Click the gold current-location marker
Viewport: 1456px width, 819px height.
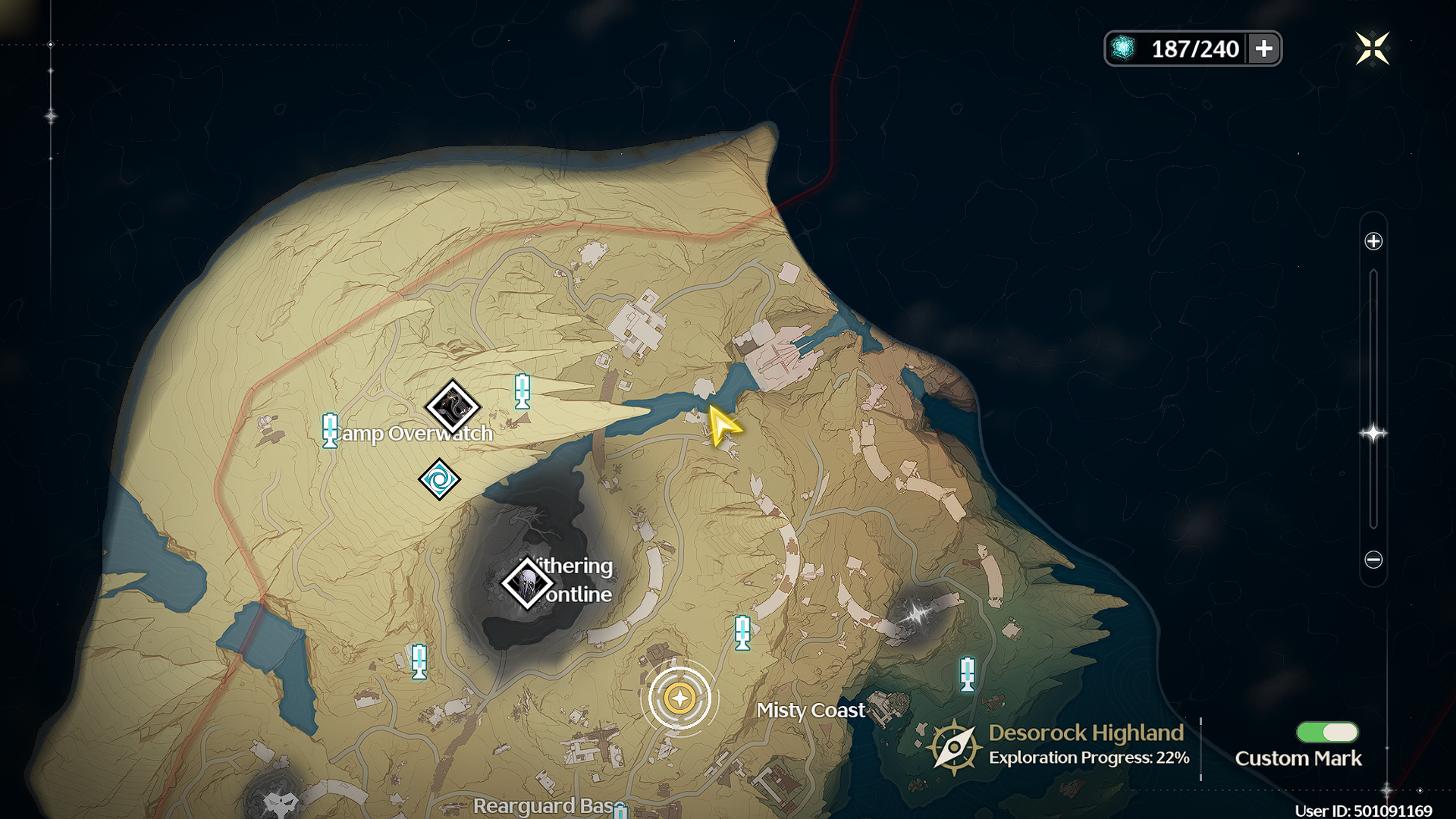679,698
